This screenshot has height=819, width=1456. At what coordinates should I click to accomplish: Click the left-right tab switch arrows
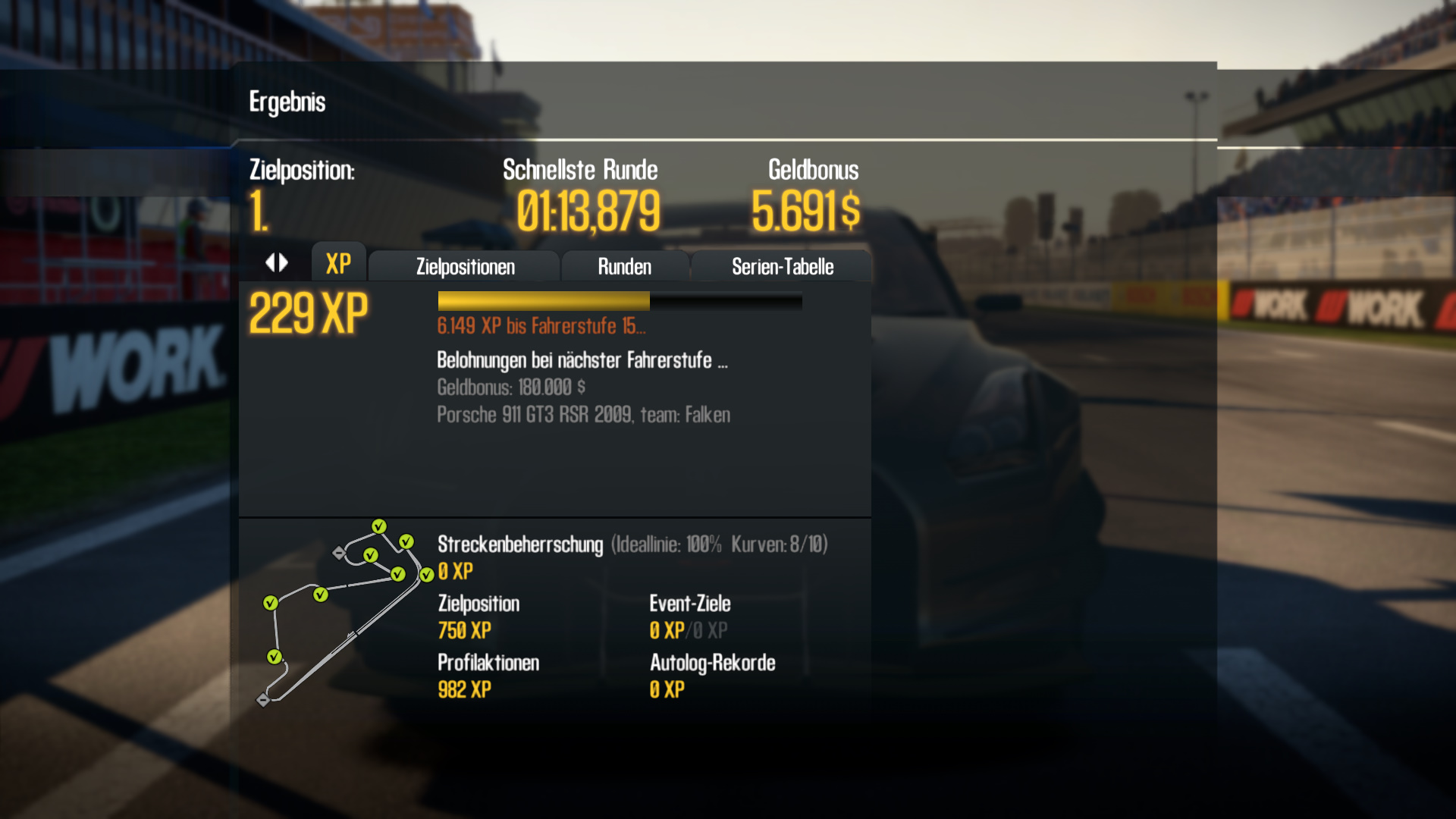click(x=277, y=263)
